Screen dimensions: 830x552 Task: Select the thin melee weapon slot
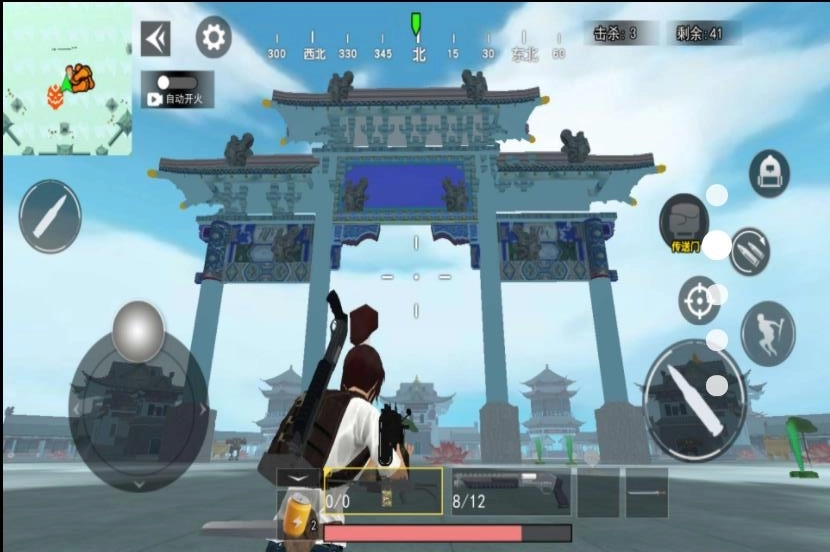pyautogui.click(x=646, y=491)
